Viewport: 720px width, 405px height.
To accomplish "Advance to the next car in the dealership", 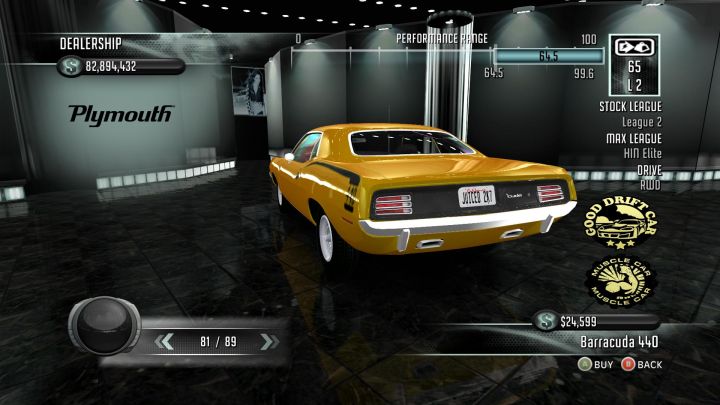I will pos(266,342).
